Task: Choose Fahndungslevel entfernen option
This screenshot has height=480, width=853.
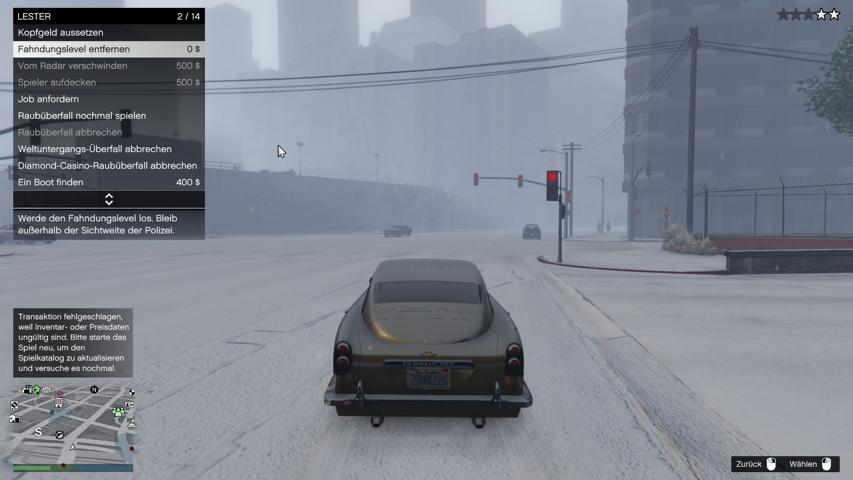Action: [x=108, y=49]
